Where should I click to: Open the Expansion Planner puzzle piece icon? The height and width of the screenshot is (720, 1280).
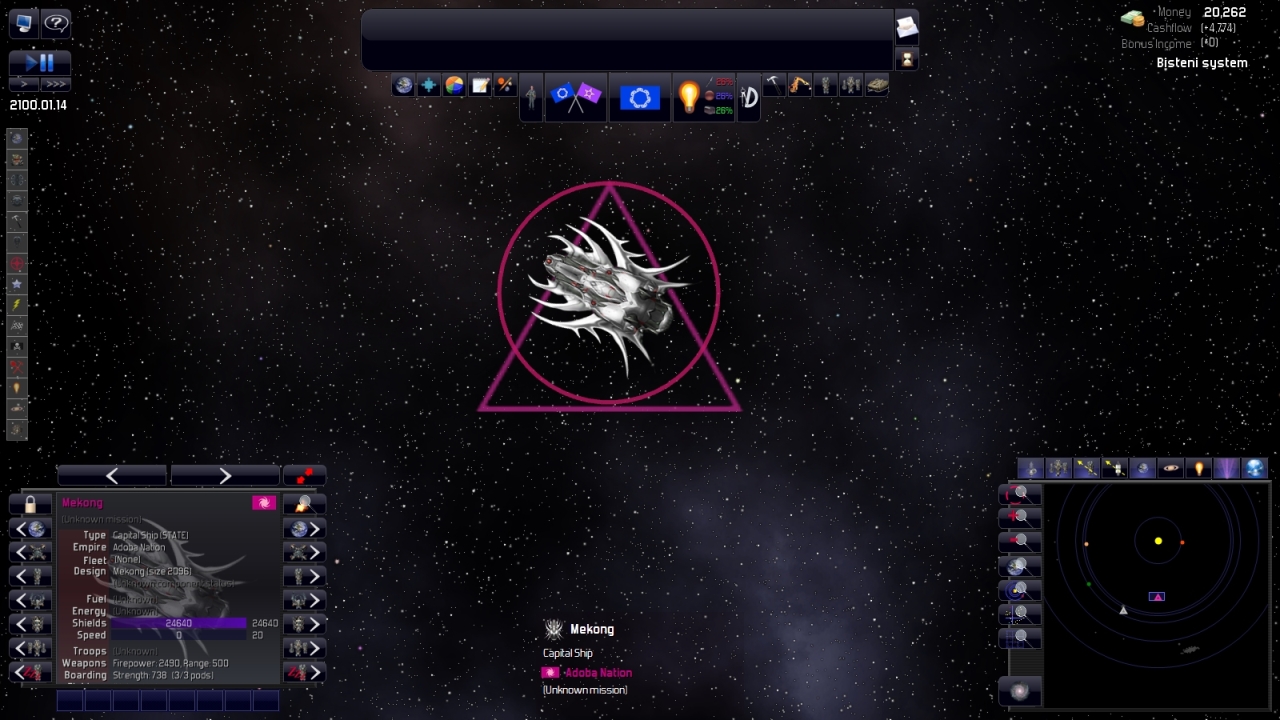coord(428,85)
